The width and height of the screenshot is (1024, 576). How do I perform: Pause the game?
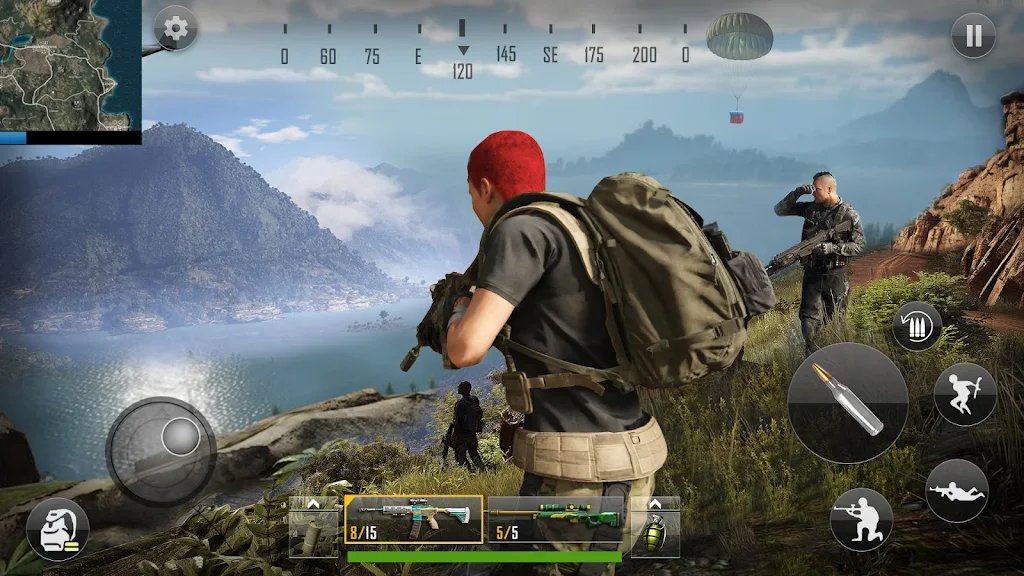click(x=972, y=37)
